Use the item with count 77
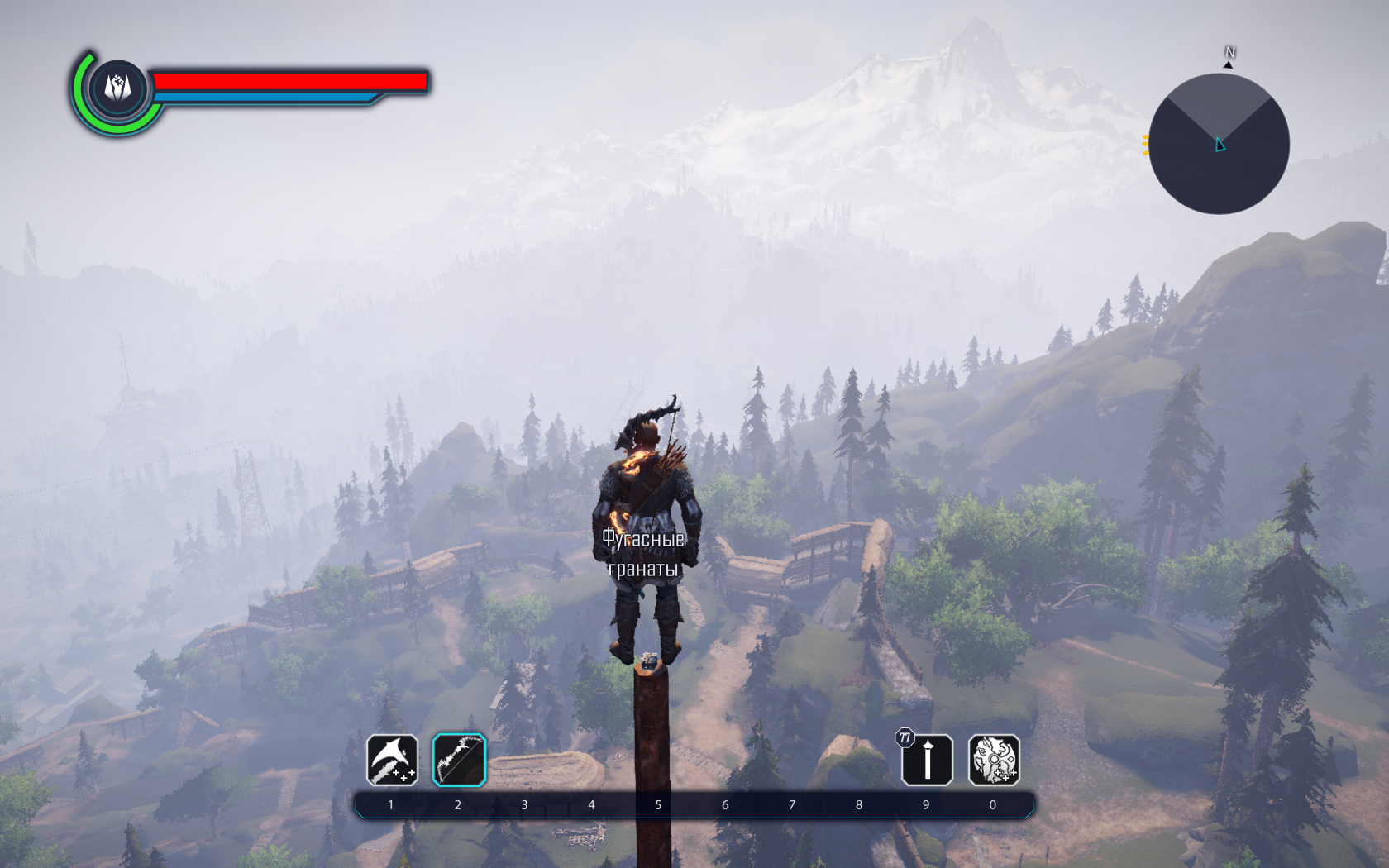The height and width of the screenshot is (868, 1389). pos(927,760)
